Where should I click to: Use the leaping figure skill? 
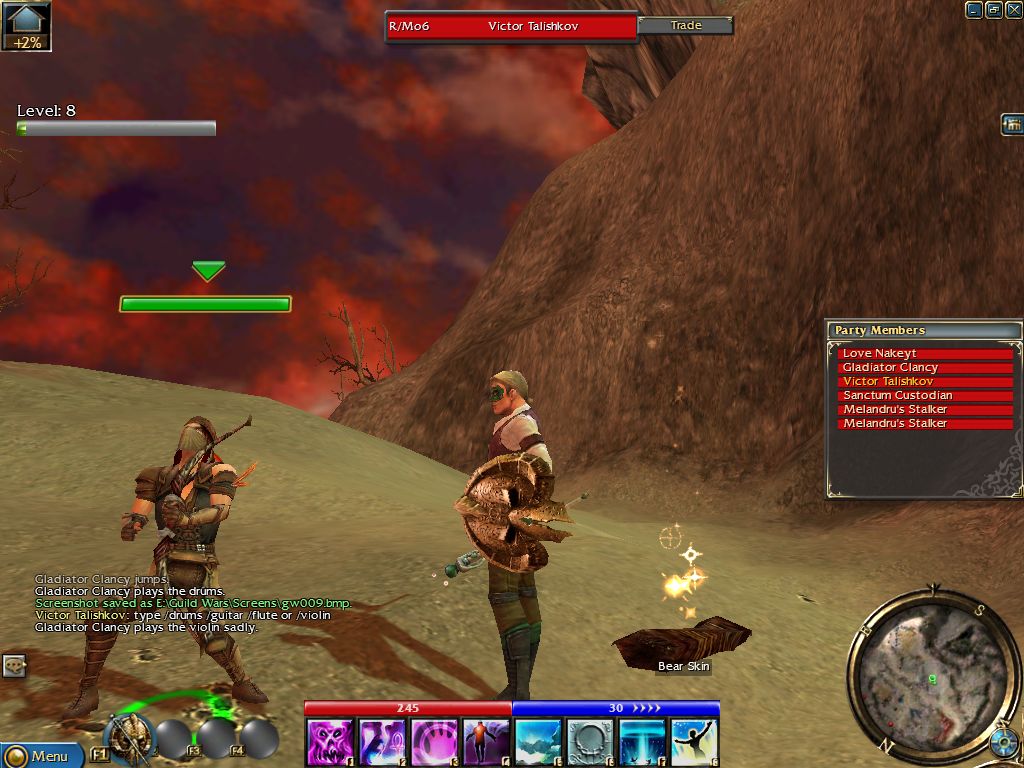tap(694, 742)
